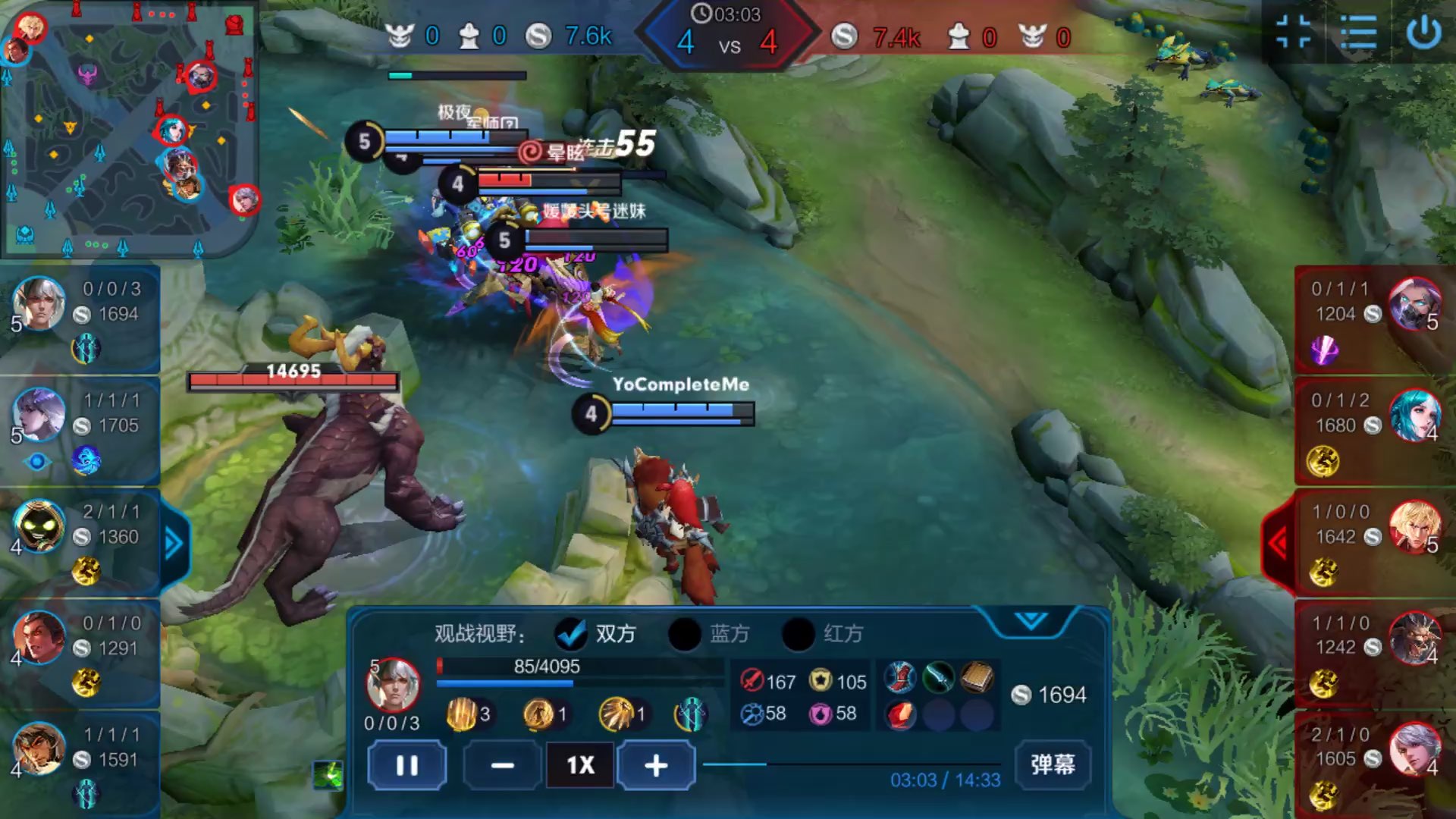Select the 双方 both-sides view option

571,634
